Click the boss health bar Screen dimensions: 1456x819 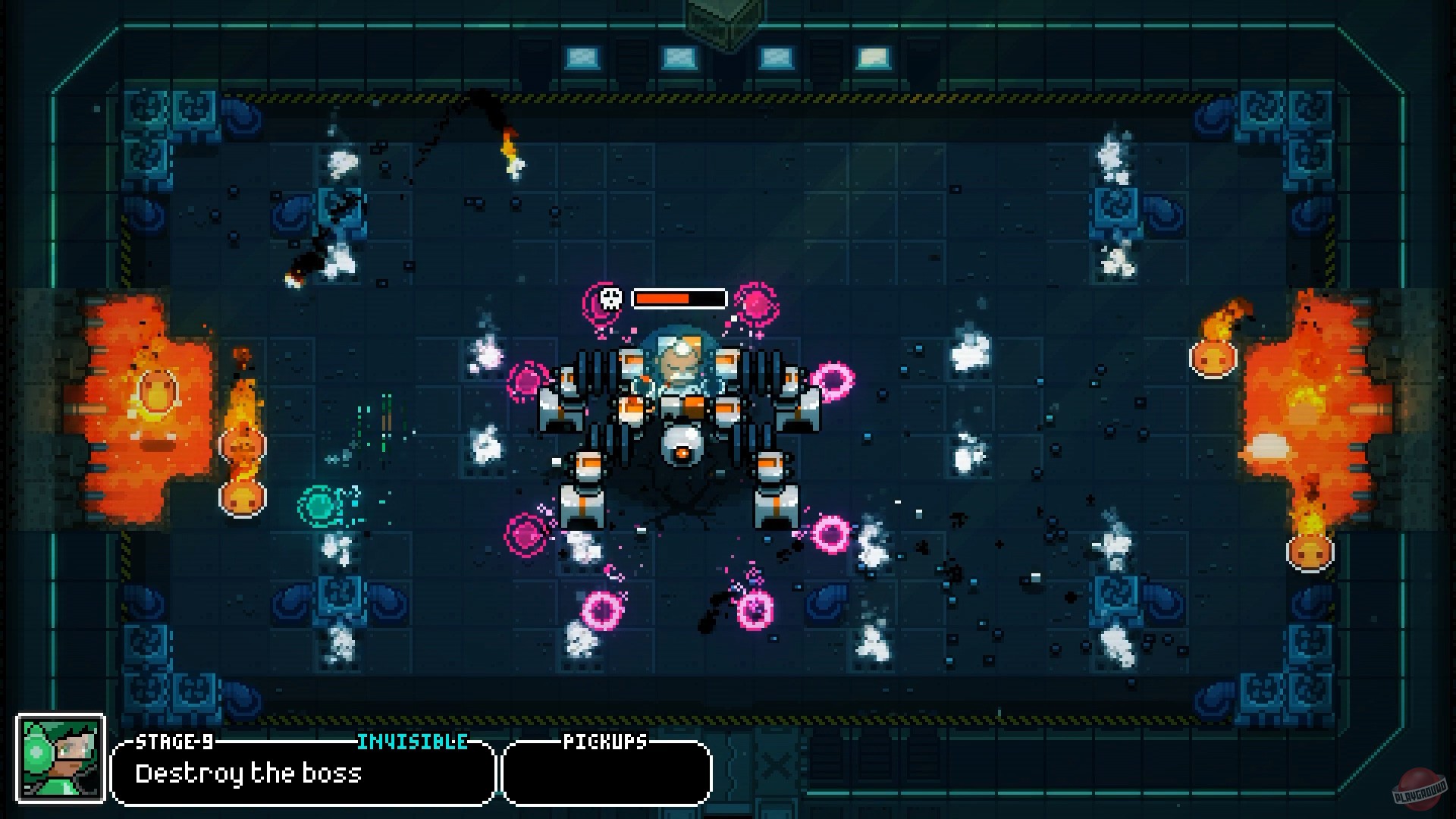pyautogui.click(x=677, y=298)
